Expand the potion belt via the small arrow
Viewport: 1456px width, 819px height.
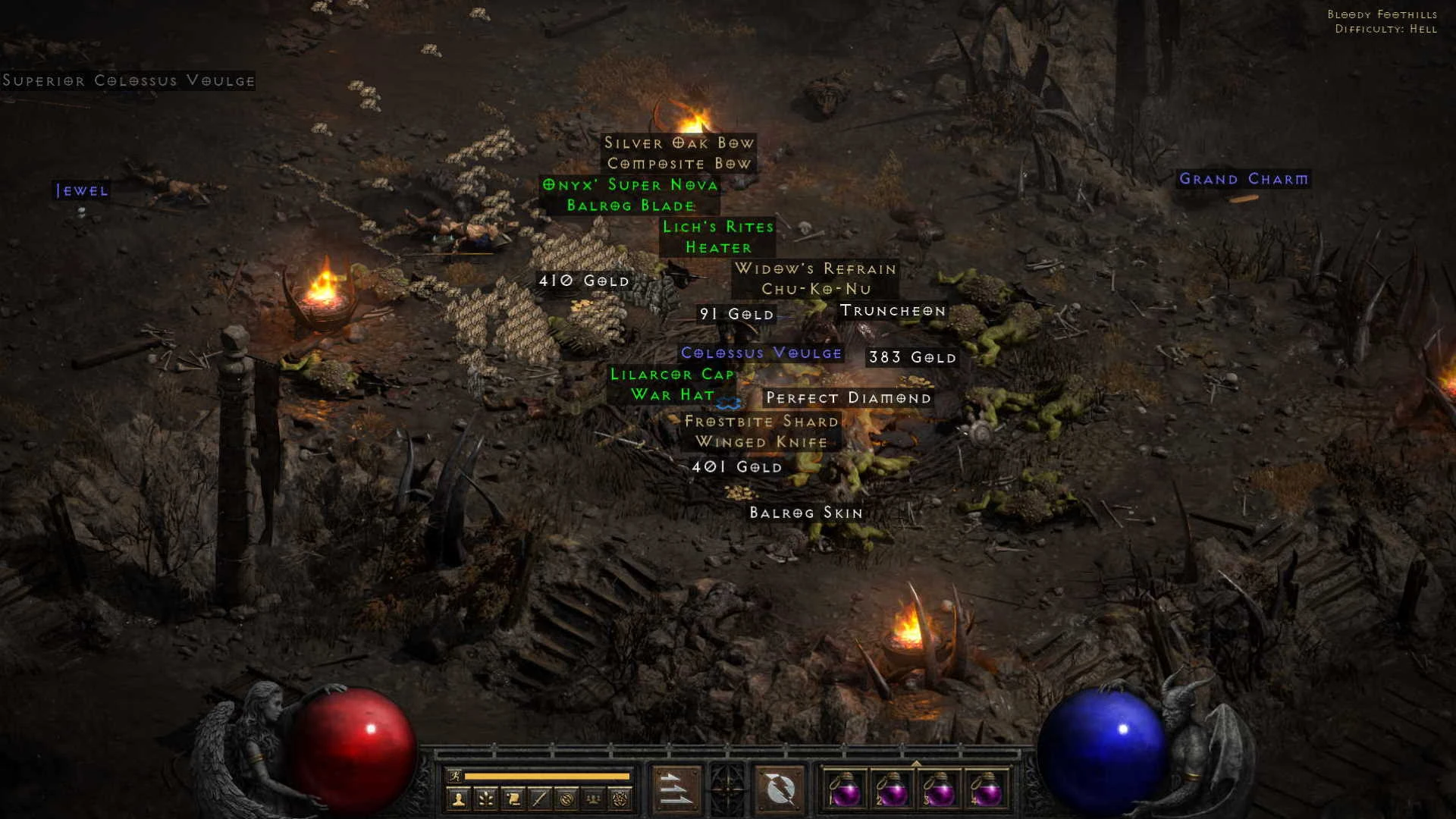(x=916, y=764)
